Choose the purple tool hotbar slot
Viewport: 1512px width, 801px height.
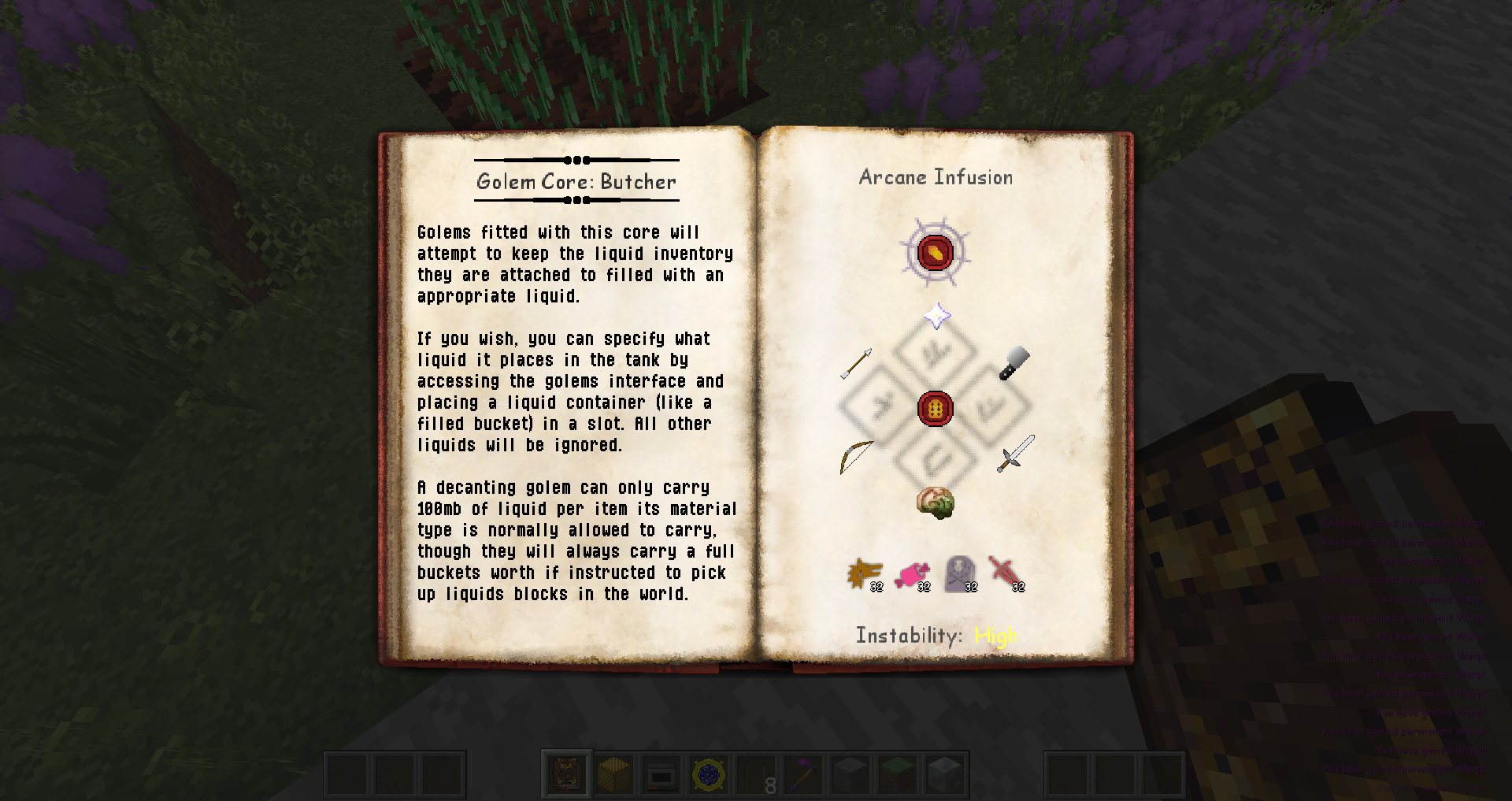[803, 775]
